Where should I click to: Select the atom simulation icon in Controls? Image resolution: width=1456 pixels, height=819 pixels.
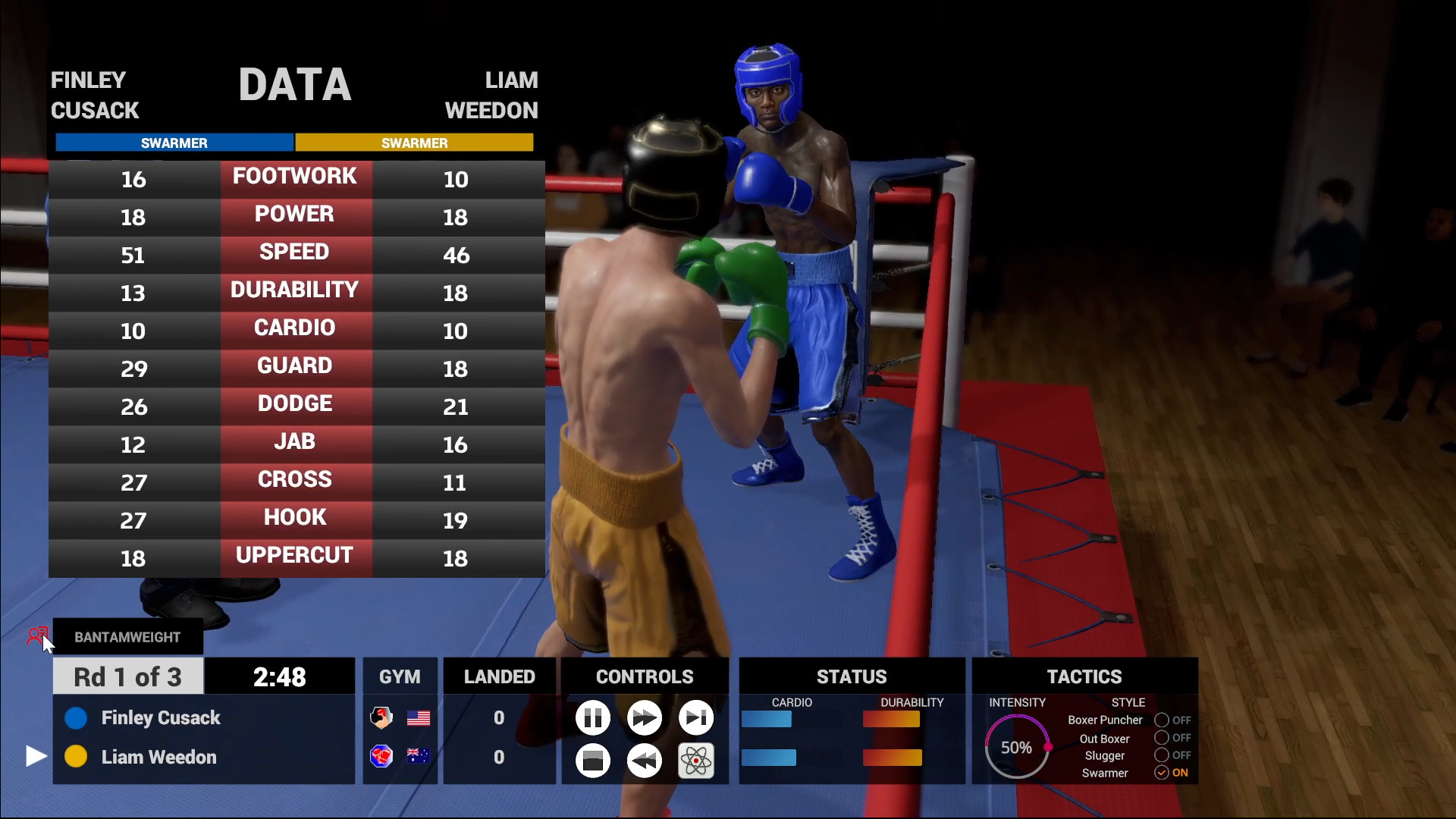[695, 761]
